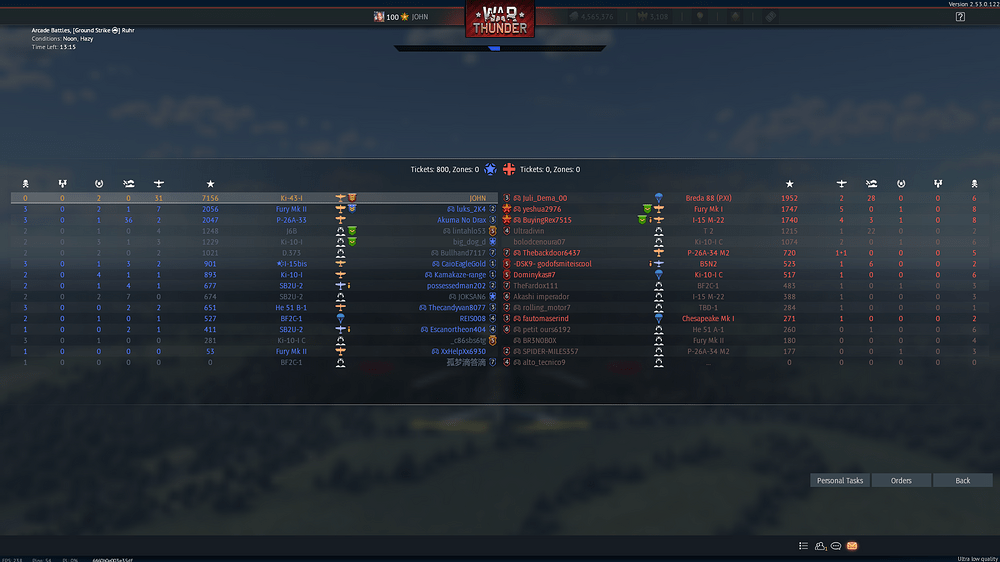Open the Orders window
The image size is (1000, 562).
point(901,480)
